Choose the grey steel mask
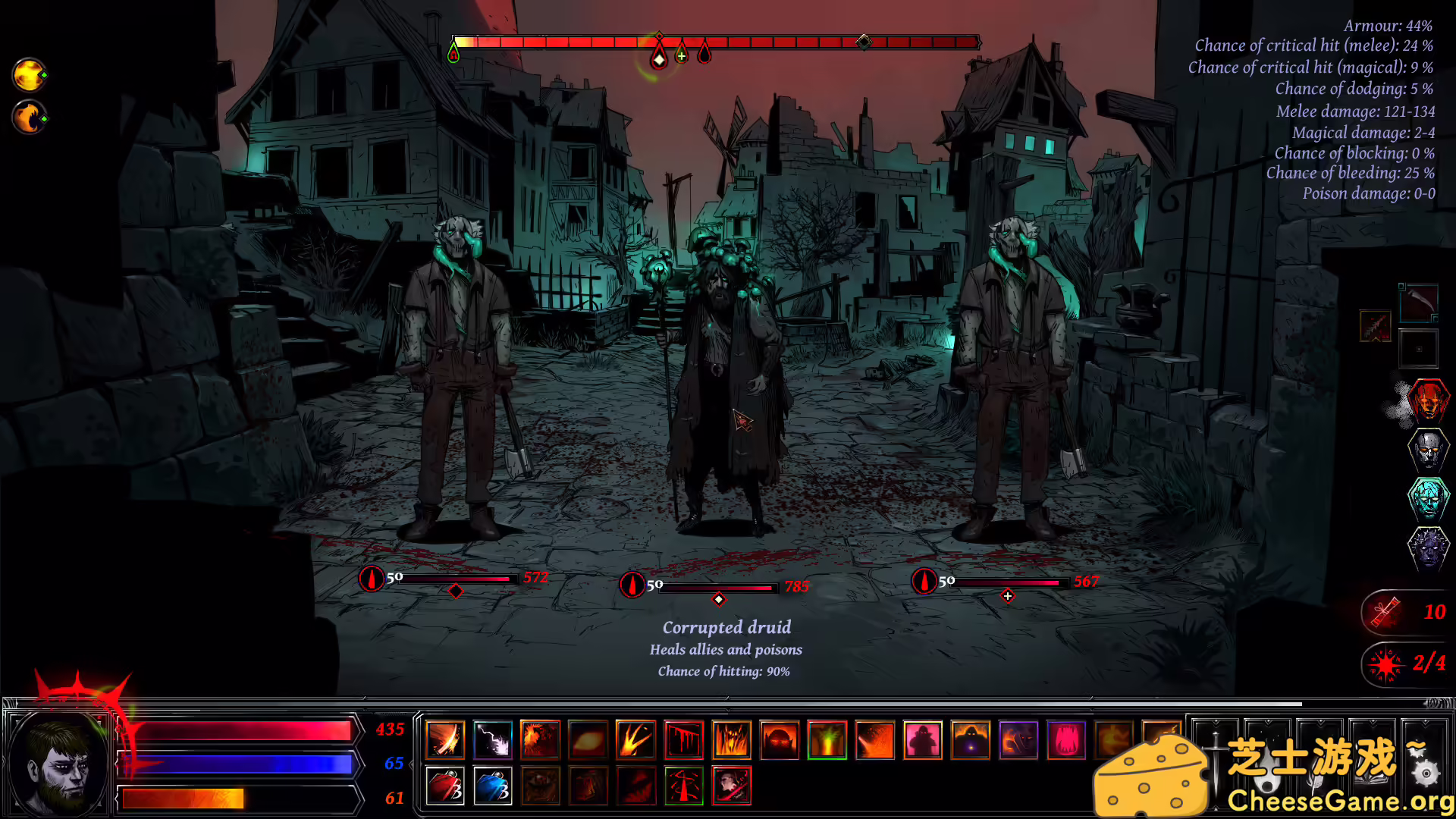The image size is (1456, 819). (x=1428, y=449)
